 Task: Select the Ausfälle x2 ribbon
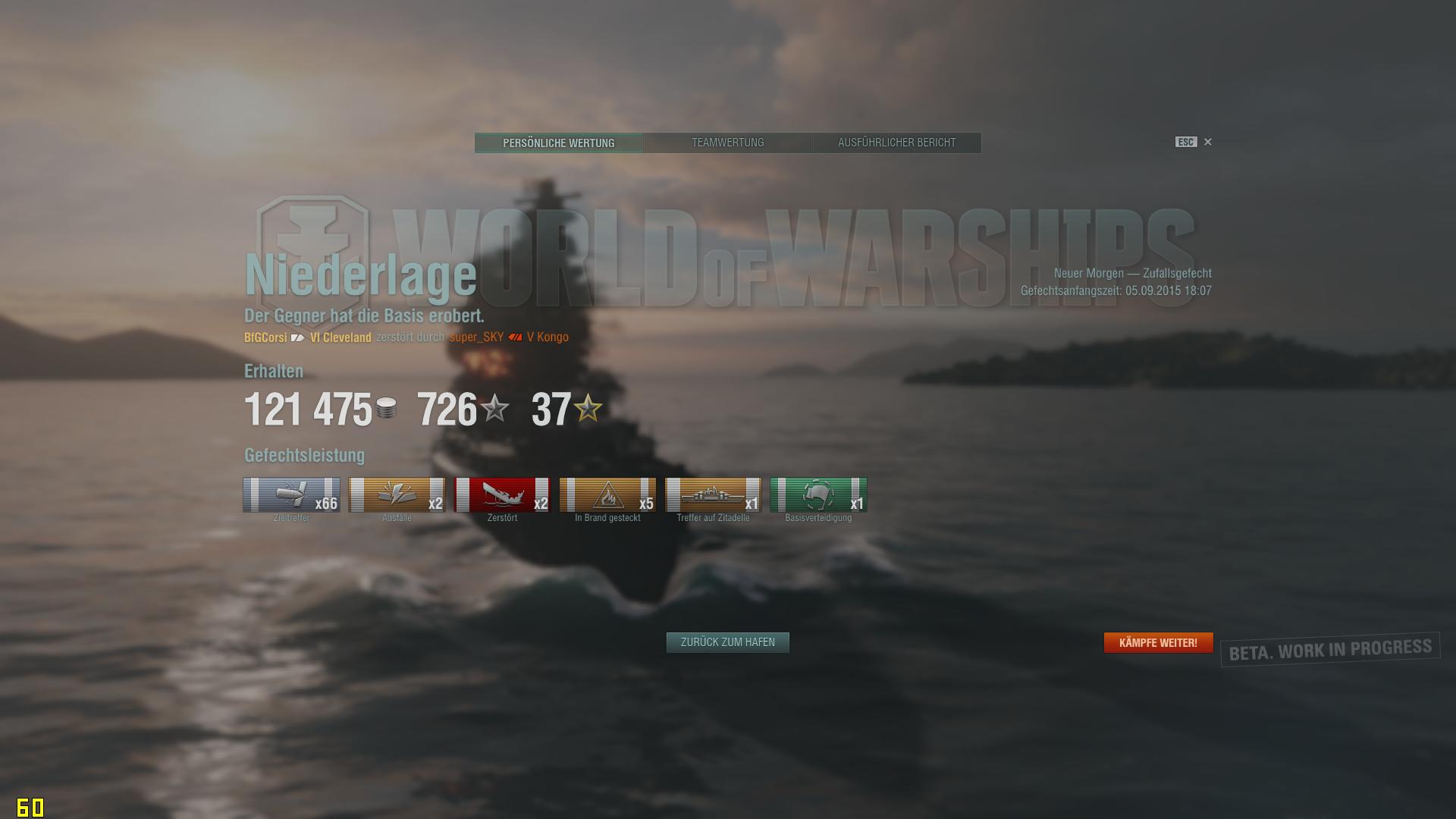[397, 495]
